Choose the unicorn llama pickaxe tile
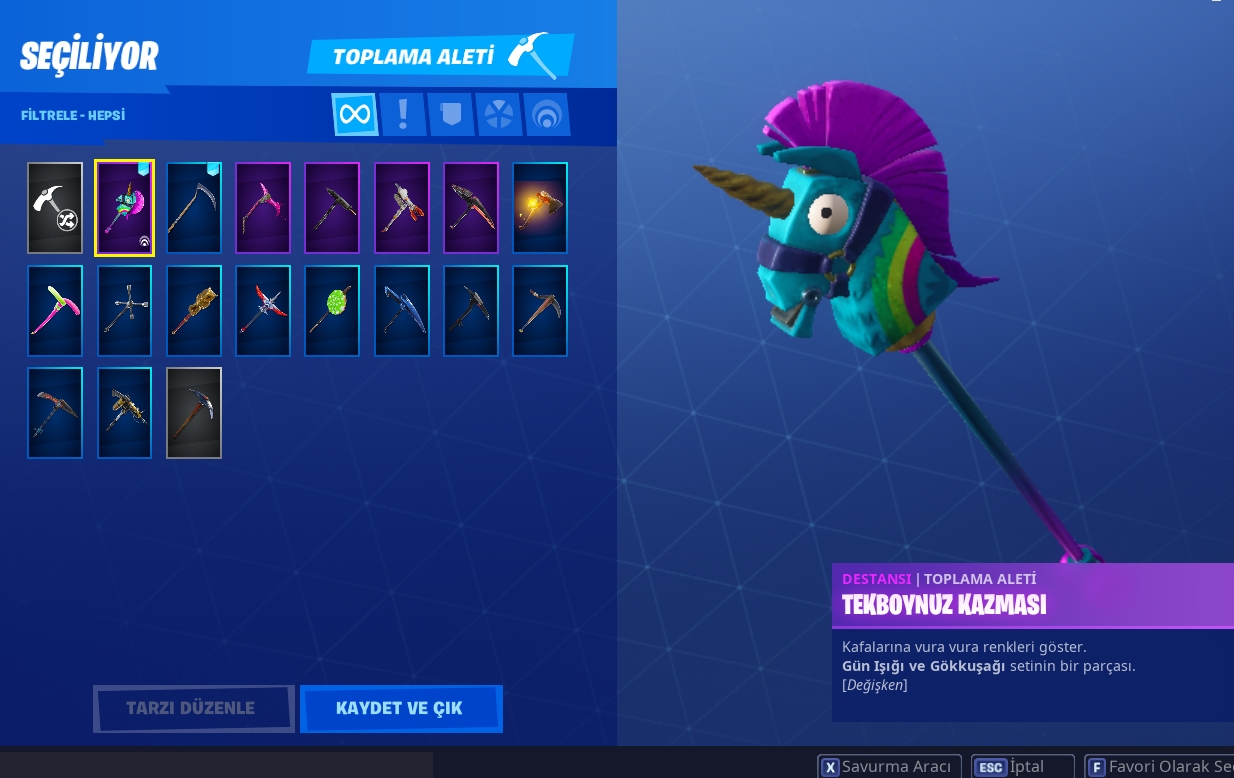Viewport: 1234px width, 778px height. (x=124, y=208)
